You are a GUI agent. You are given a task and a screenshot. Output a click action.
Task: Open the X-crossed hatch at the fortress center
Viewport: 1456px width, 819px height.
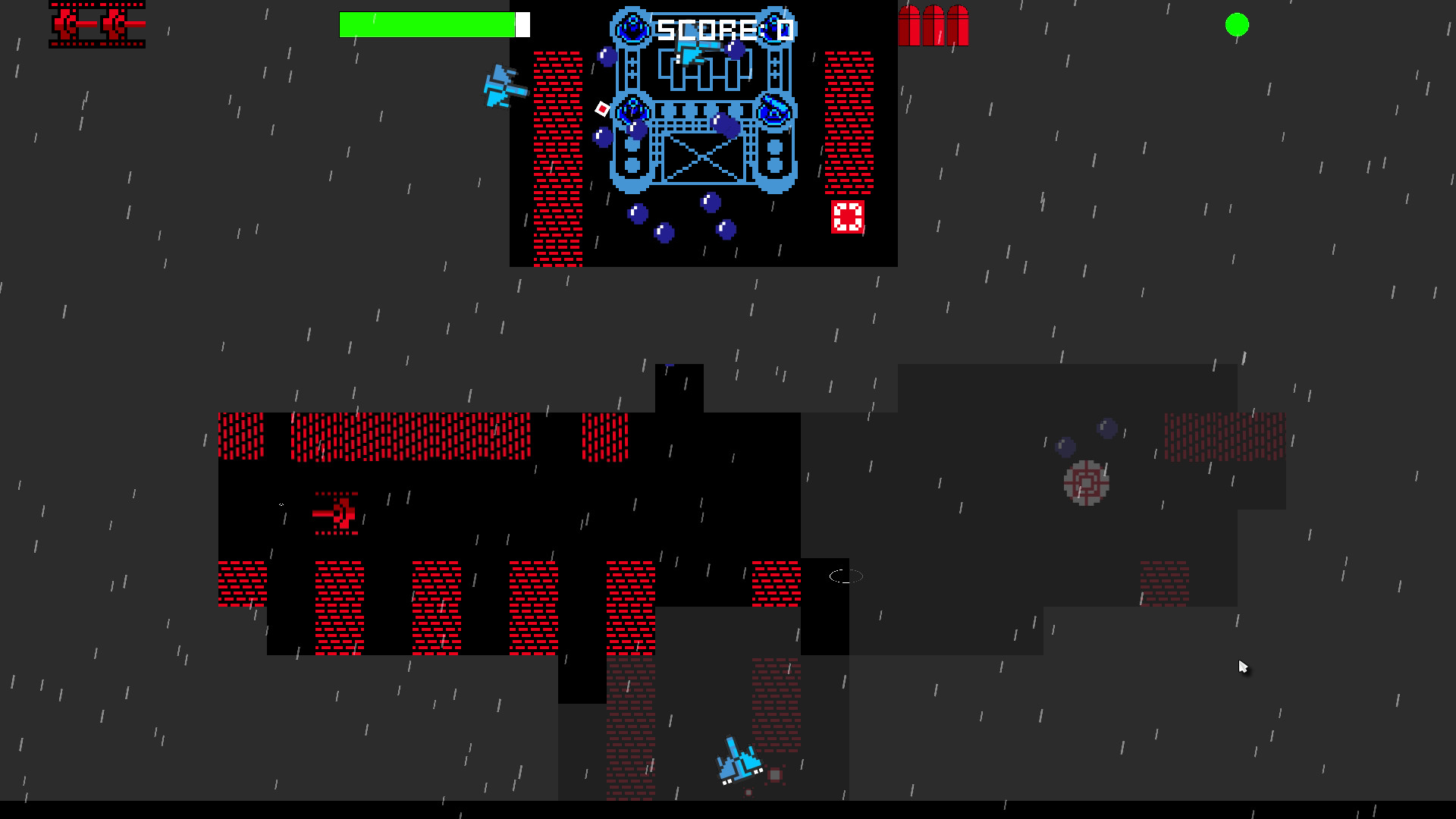[x=702, y=159]
